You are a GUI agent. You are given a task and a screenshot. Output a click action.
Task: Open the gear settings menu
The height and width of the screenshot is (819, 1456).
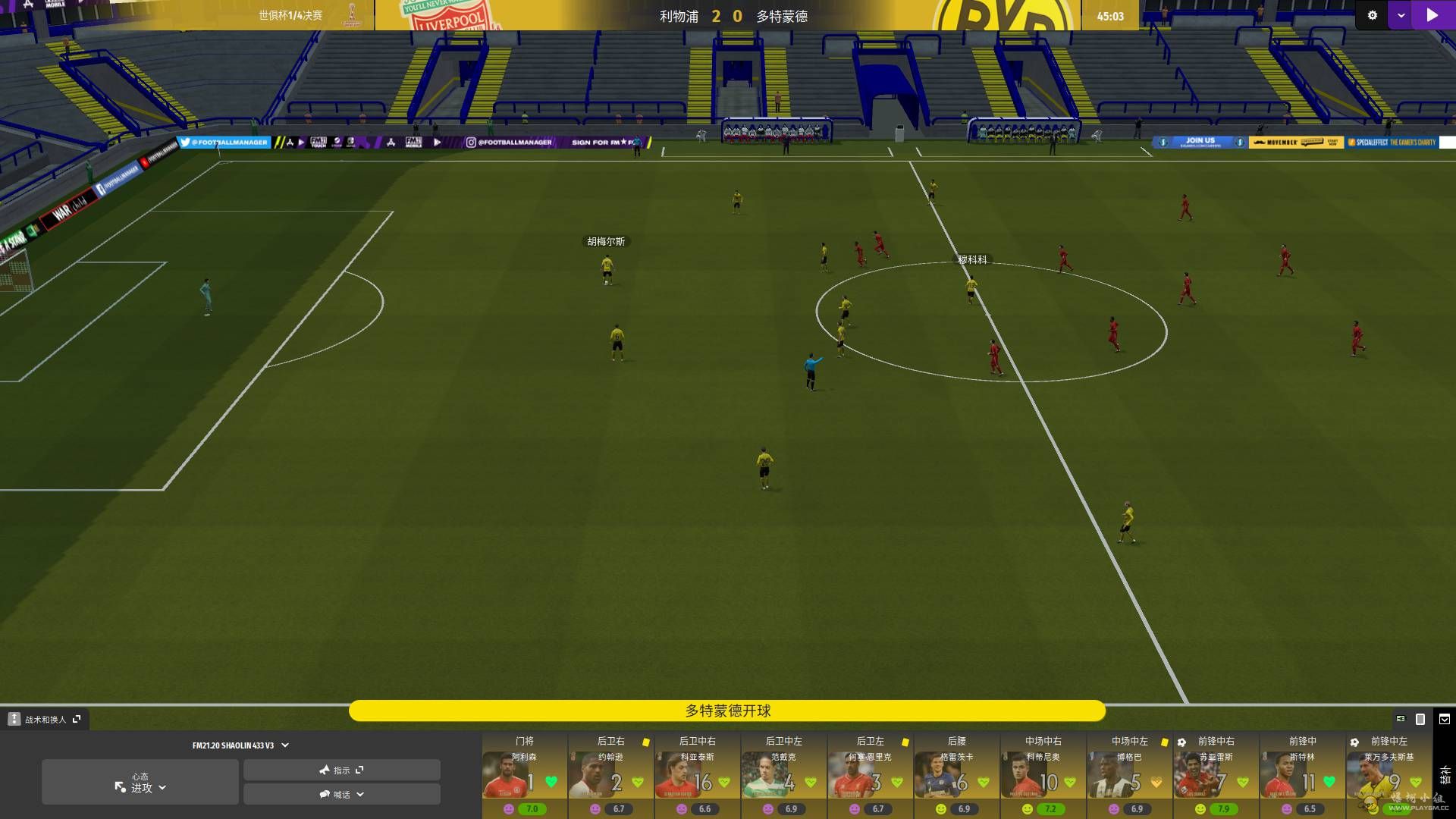pos(1372,15)
